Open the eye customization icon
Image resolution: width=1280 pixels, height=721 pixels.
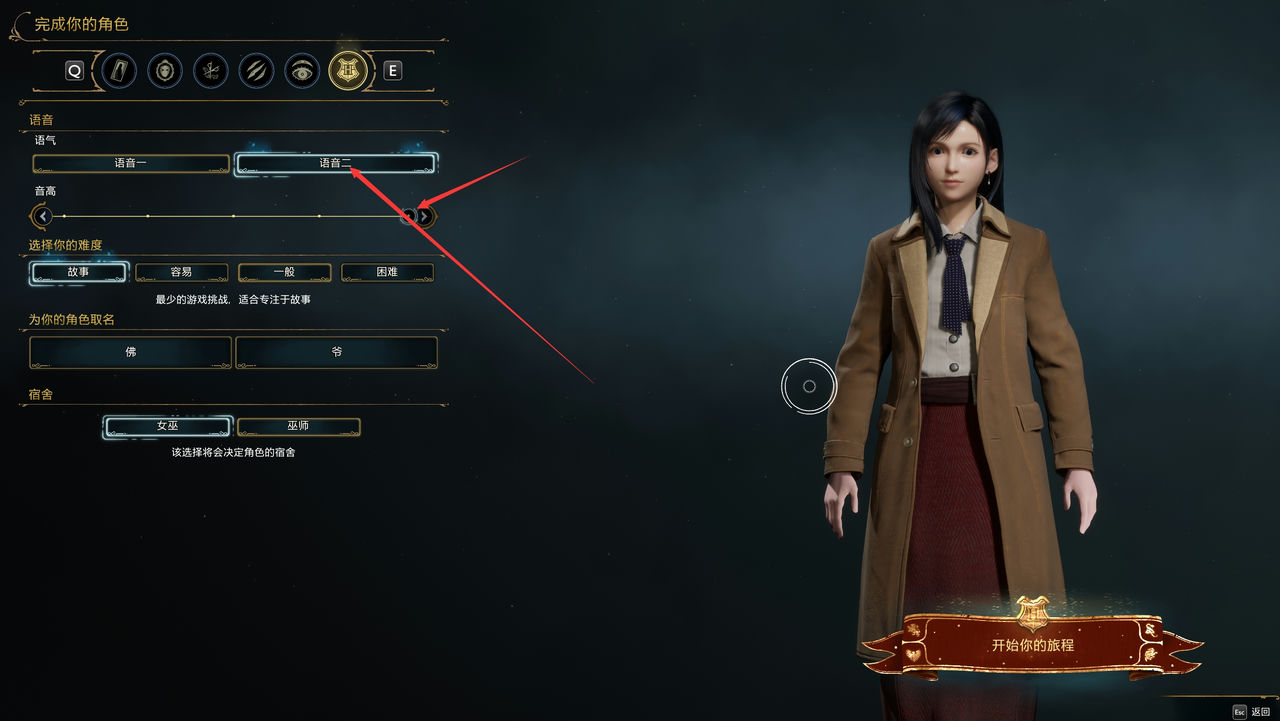coord(302,70)
